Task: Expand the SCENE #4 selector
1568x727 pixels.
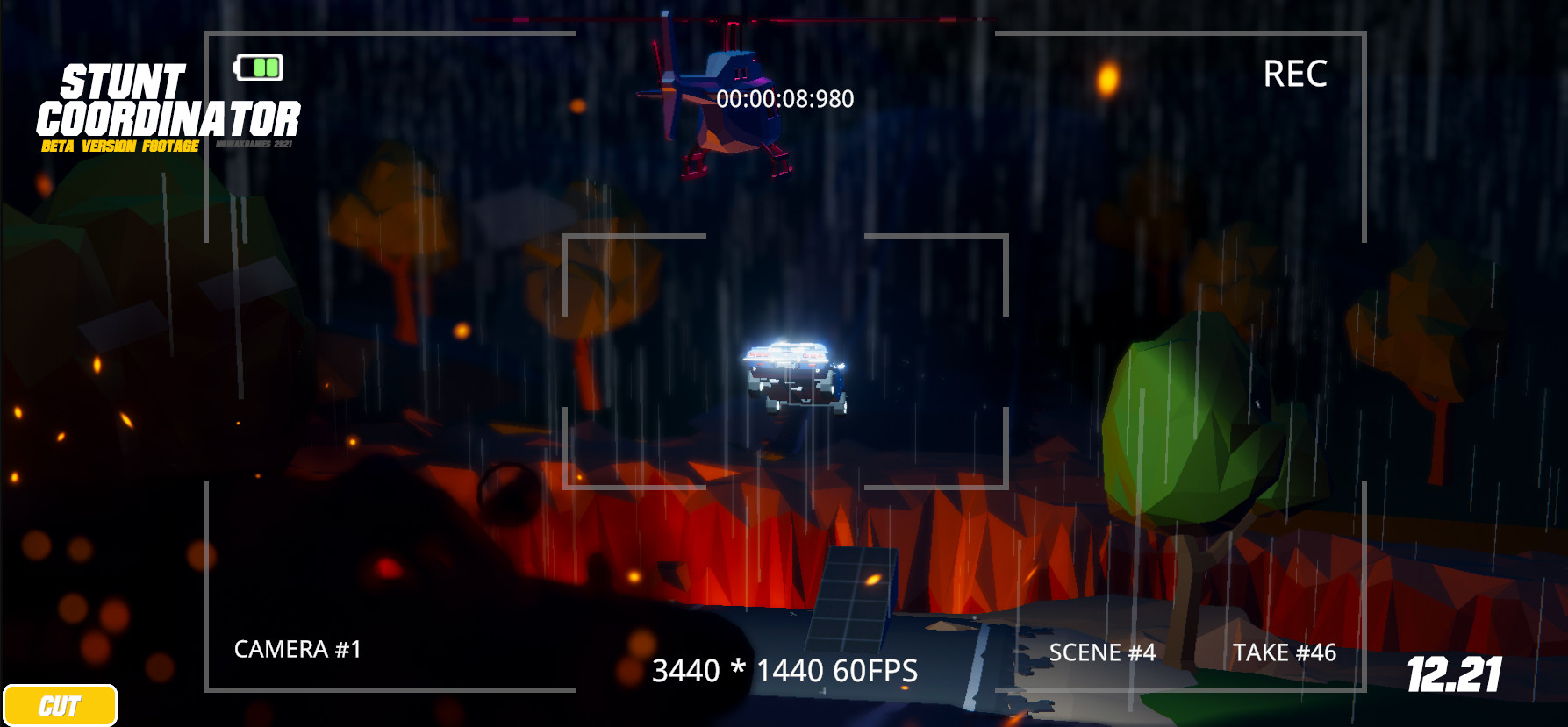Action: pyautogui.click(x=1102, y=652)
